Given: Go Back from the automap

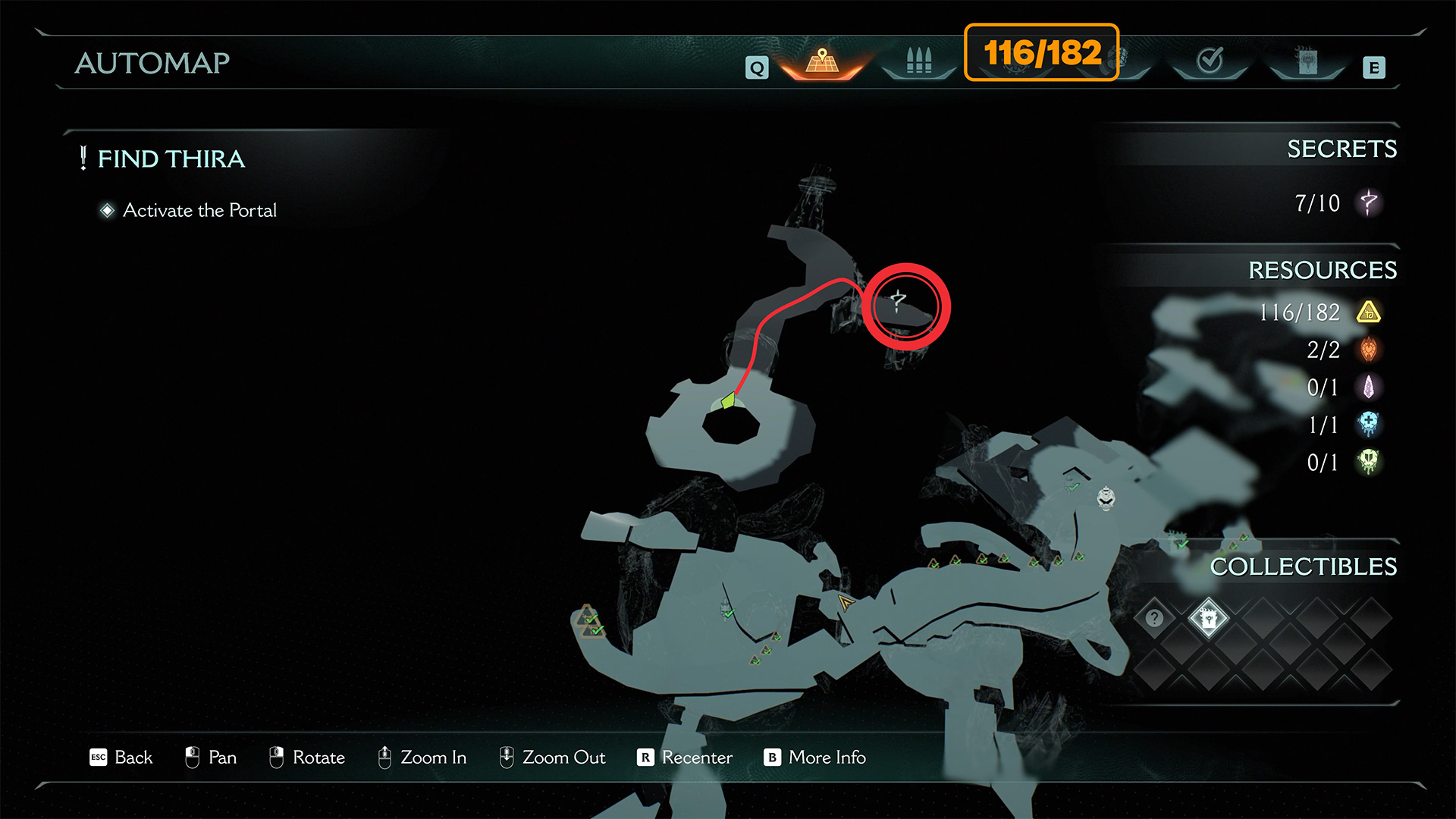Looking at the screenshot, I should click(121, 757).
